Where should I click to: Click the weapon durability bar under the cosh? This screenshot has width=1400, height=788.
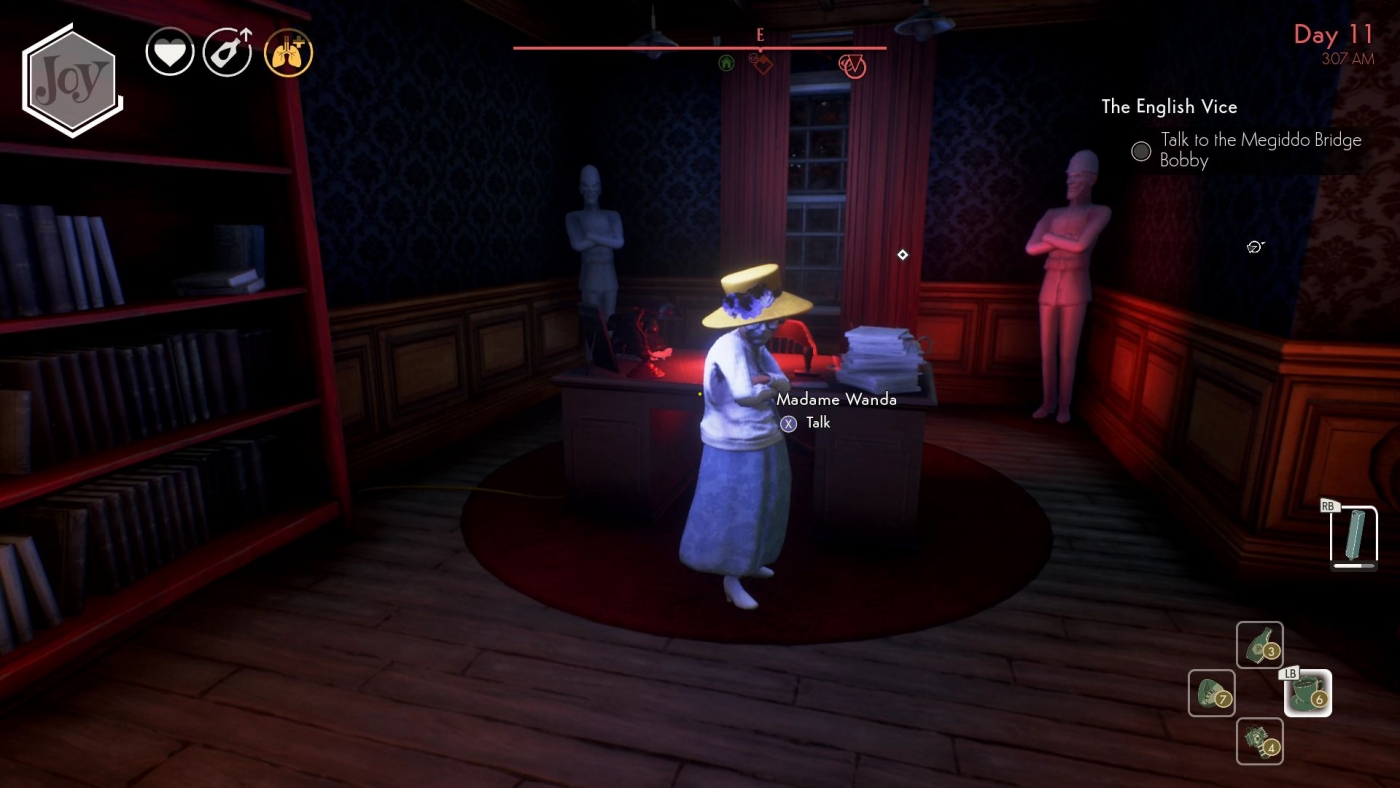tap(1352, 566)
